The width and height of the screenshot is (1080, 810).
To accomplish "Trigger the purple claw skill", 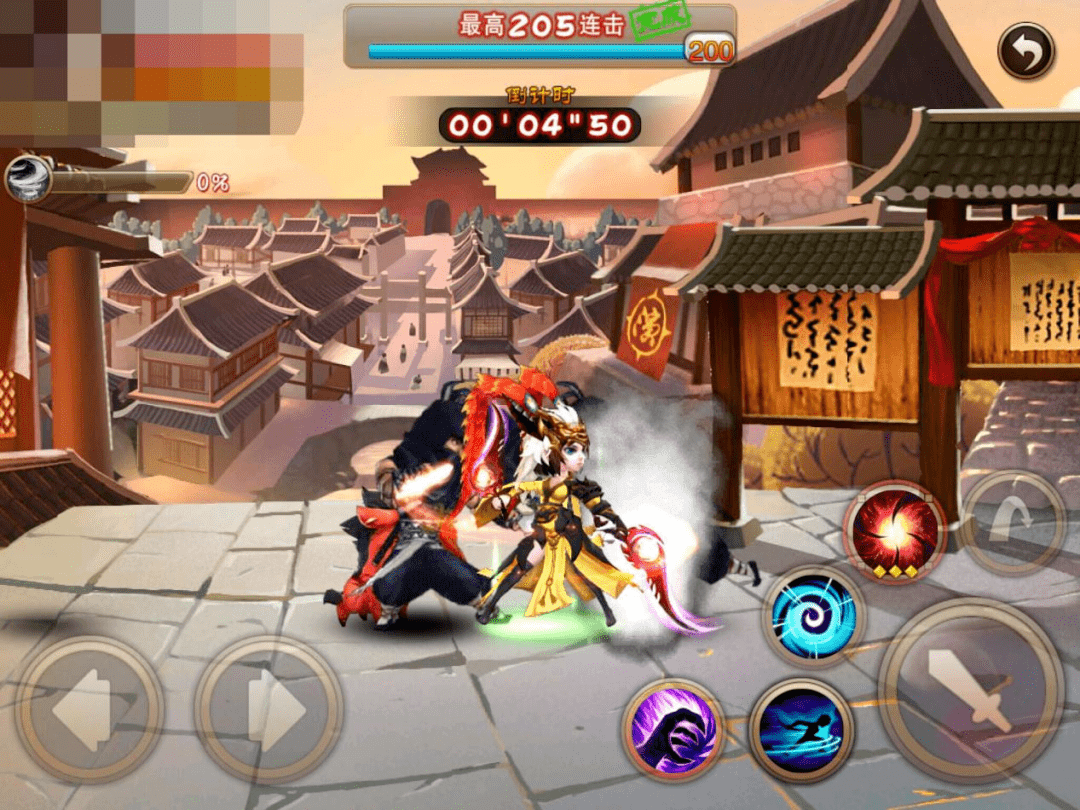I will tap(674, 730).
